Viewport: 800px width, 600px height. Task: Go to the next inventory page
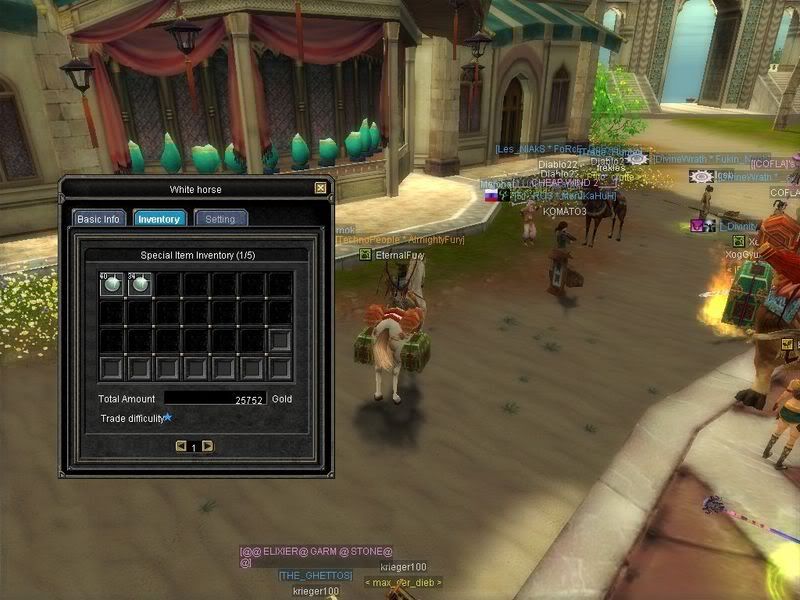[x=207, y=446]
